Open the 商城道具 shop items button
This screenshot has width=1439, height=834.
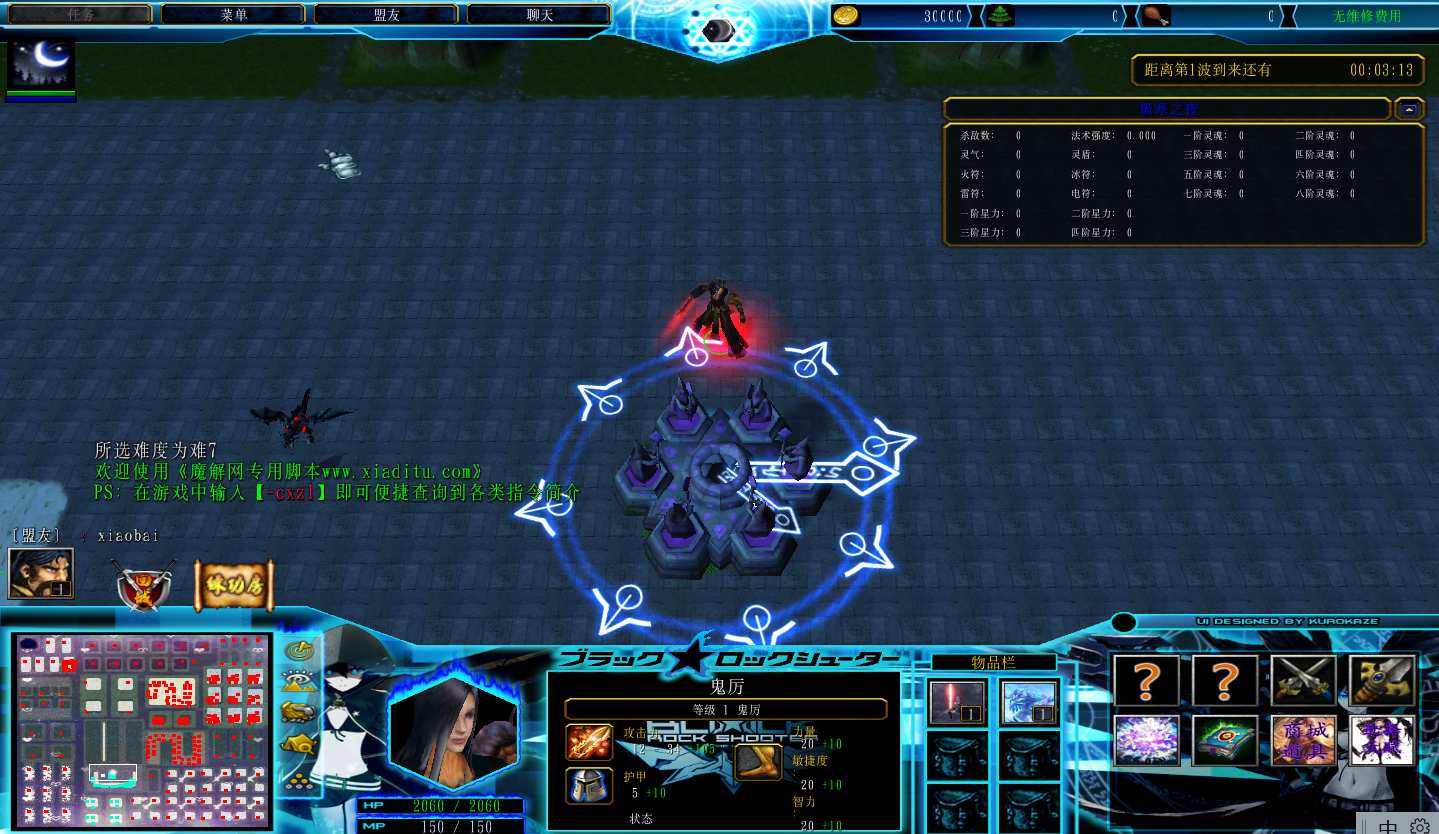tap(1303, 741)
